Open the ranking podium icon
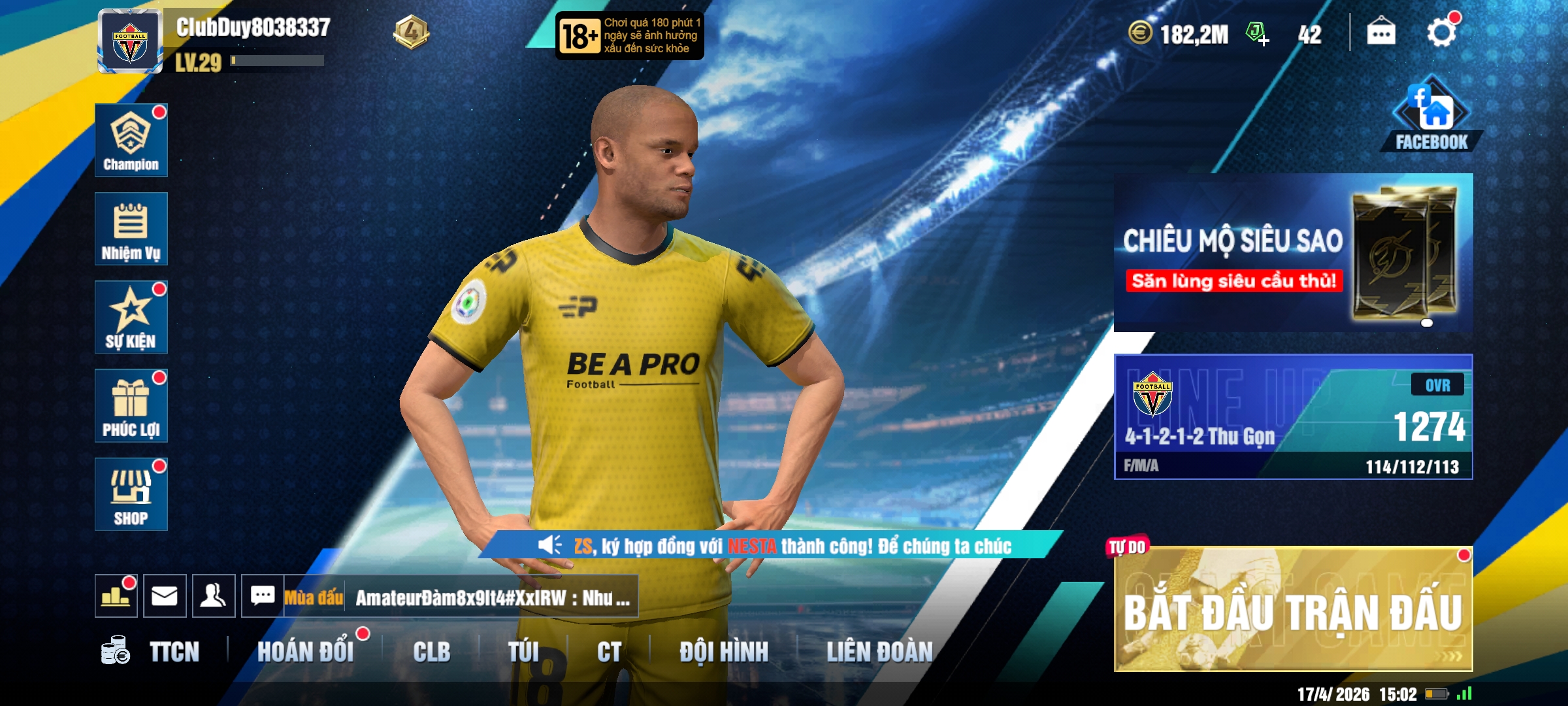This screenshot has width=1568, height=706. (116, 596)
